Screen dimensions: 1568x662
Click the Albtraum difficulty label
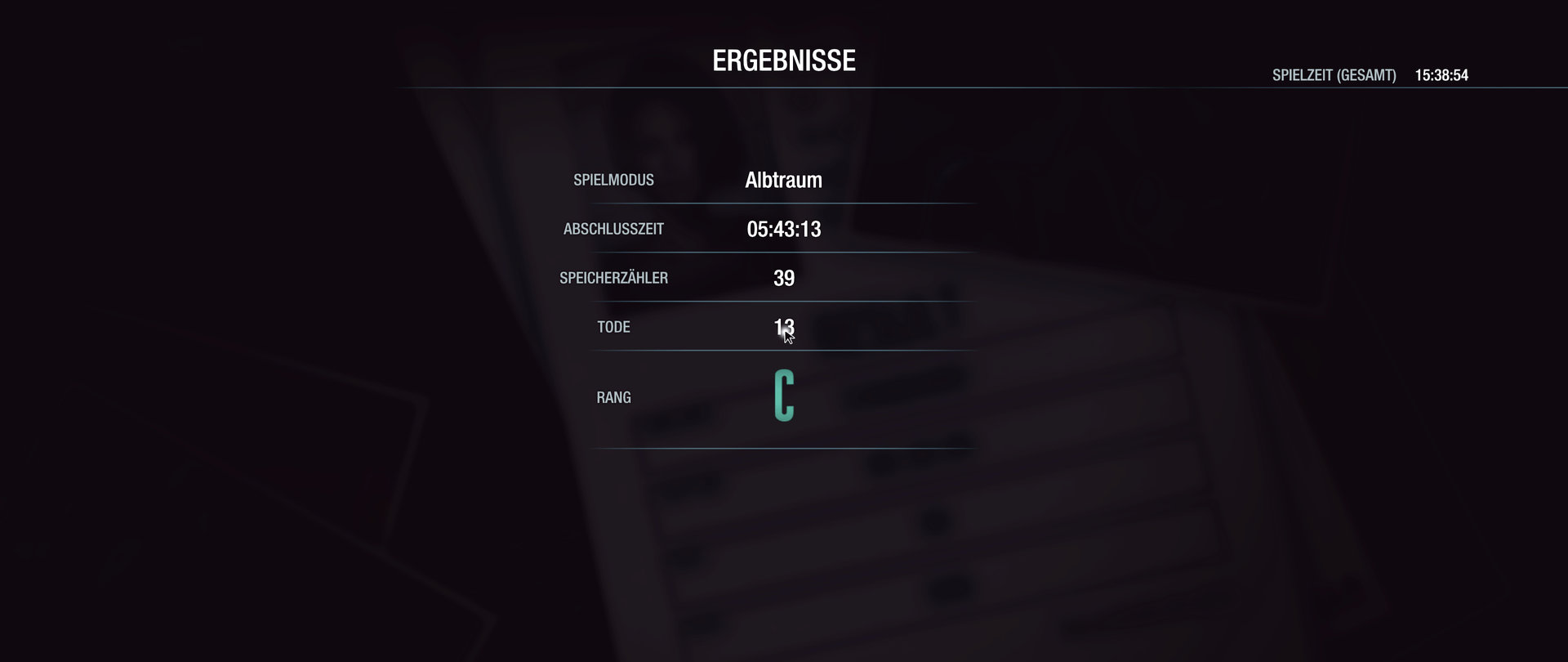point(785,181)
